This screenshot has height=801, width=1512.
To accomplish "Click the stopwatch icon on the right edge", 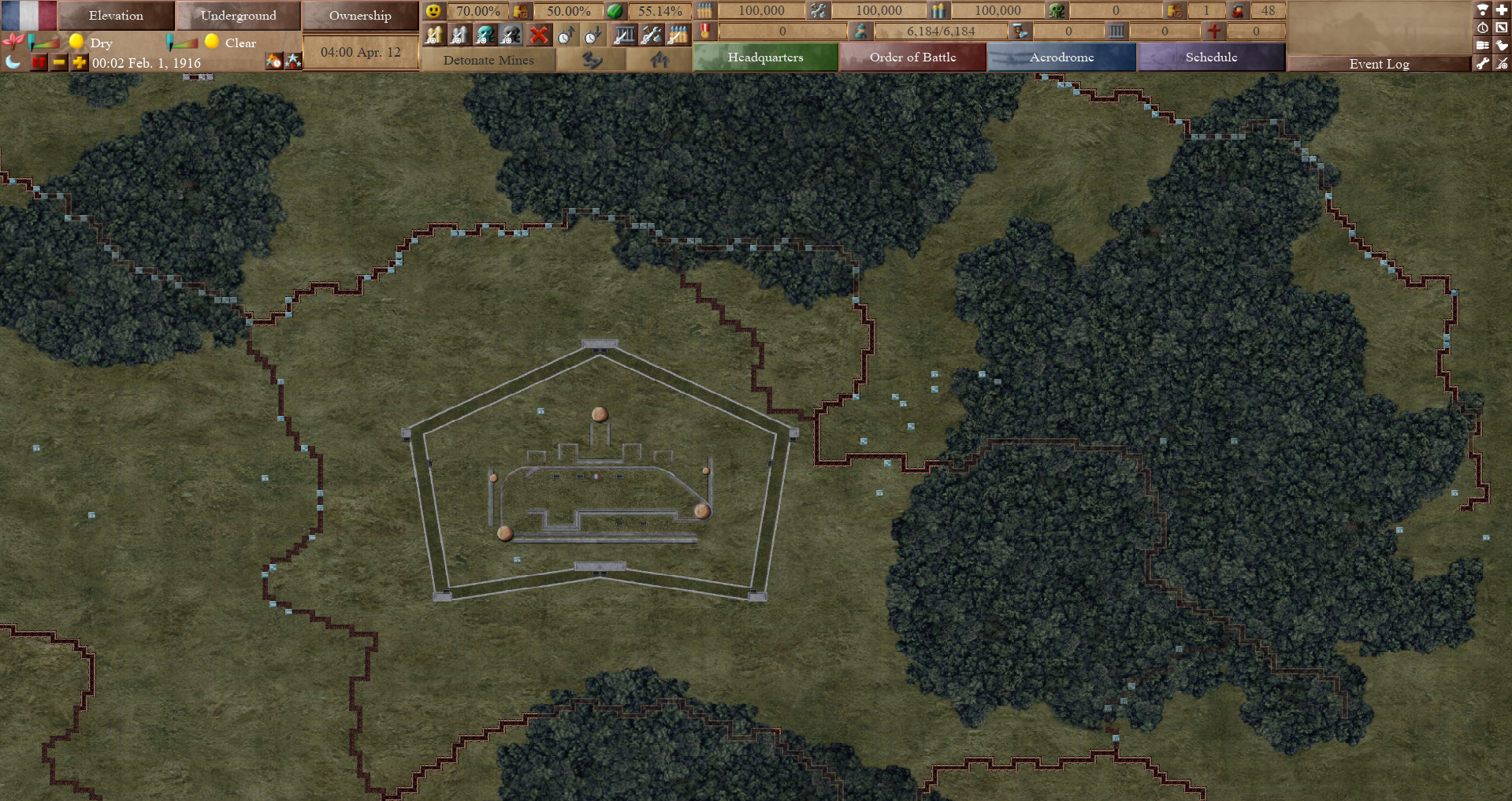I will 1482,27.
